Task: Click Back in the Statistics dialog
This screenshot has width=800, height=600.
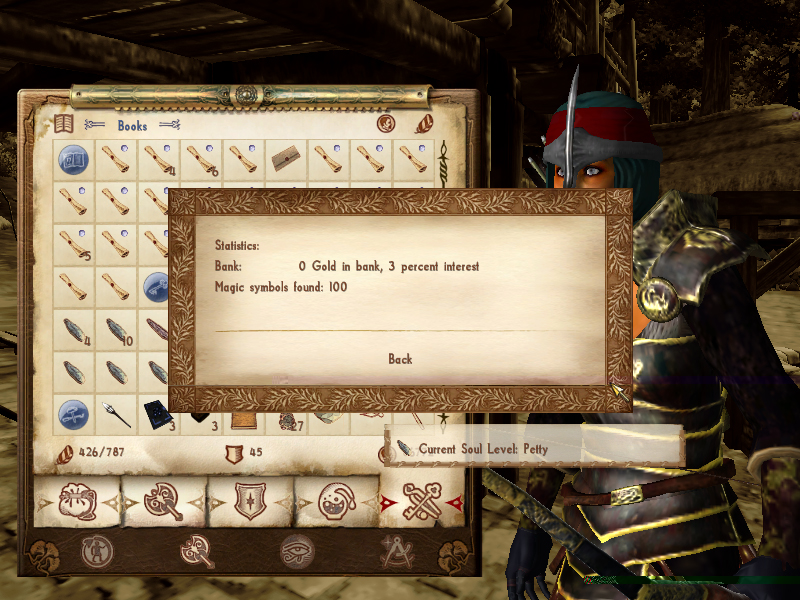Action: point(400,359)
